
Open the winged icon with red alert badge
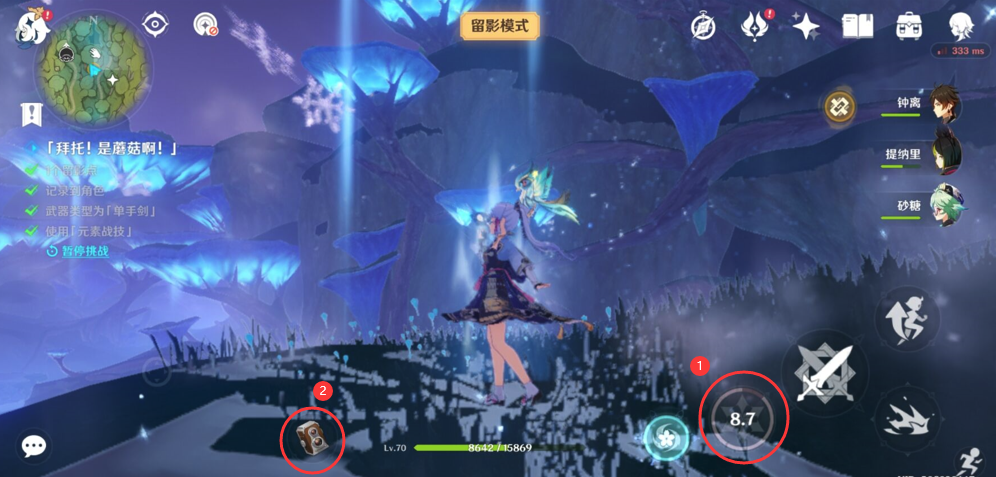(754, 27)
